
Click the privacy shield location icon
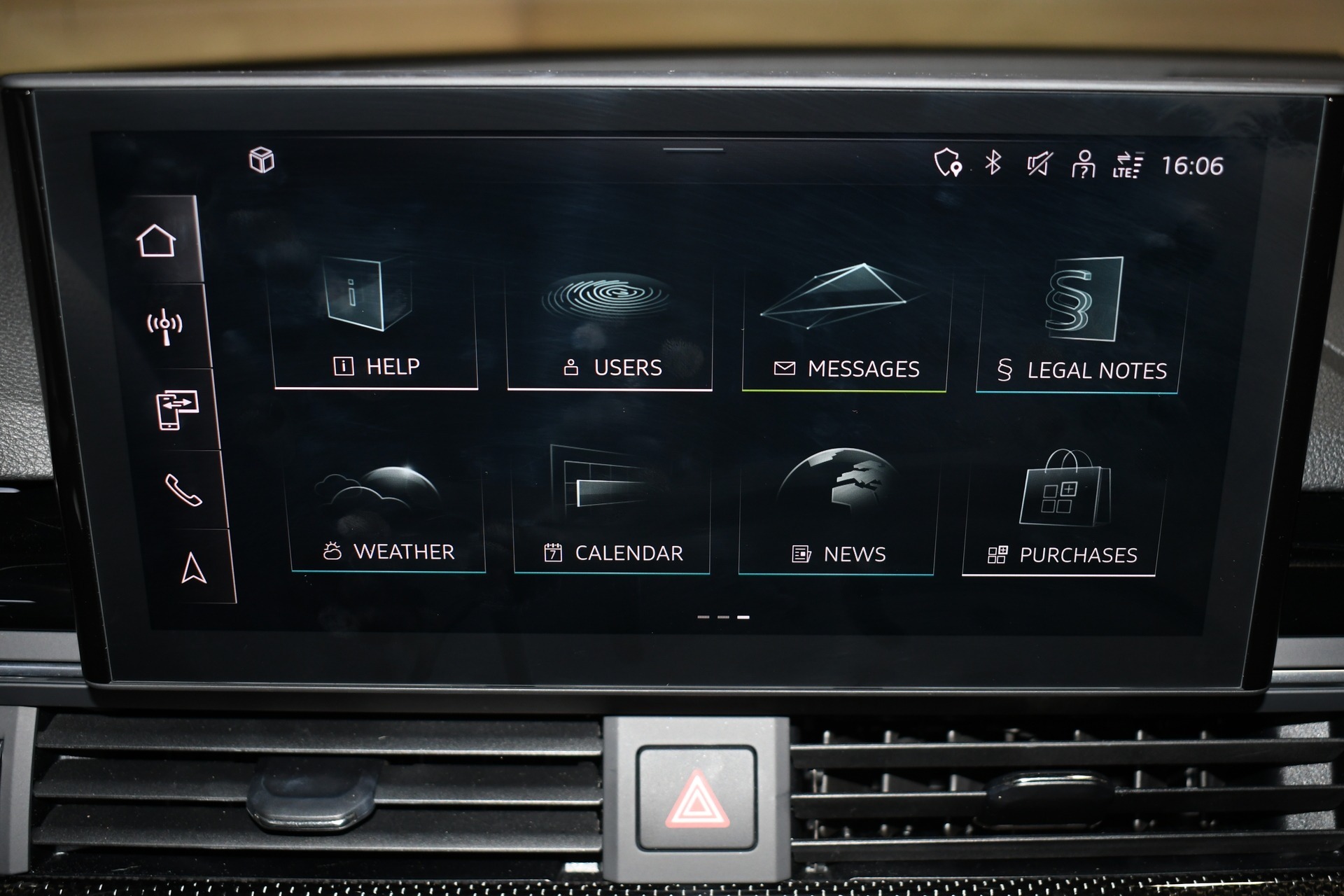tap(948, 162)
